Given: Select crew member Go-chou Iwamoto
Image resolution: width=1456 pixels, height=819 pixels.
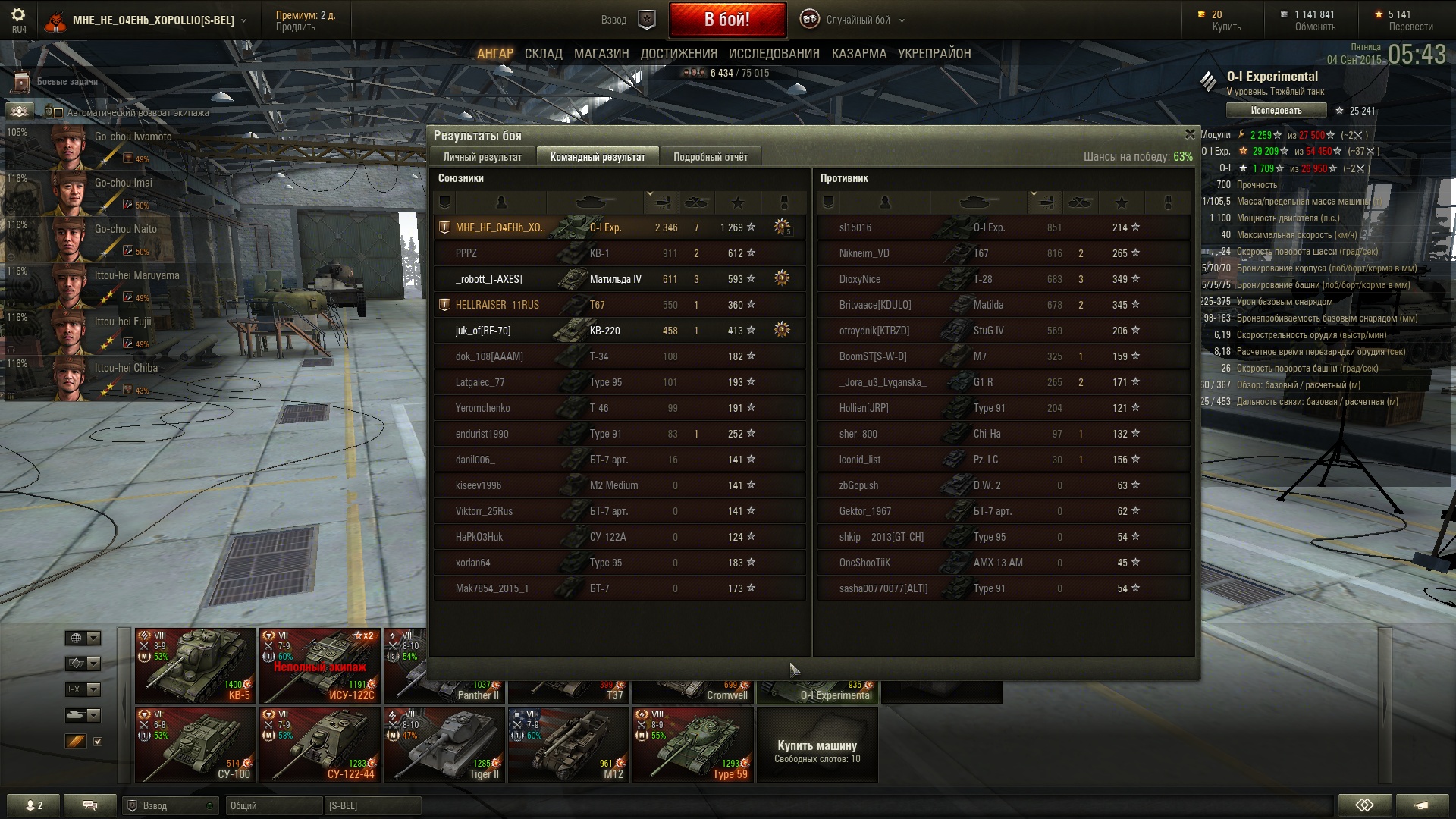Looking at the screenshot, I should click(106, 144).
